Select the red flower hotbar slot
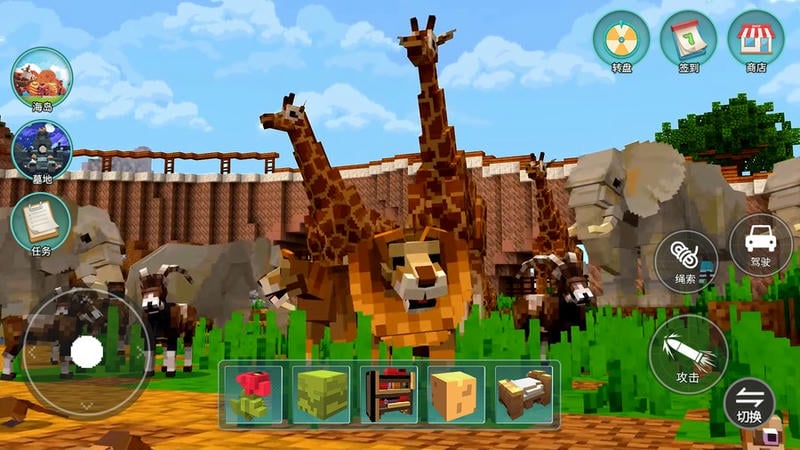800x450 pixels. 254,393
